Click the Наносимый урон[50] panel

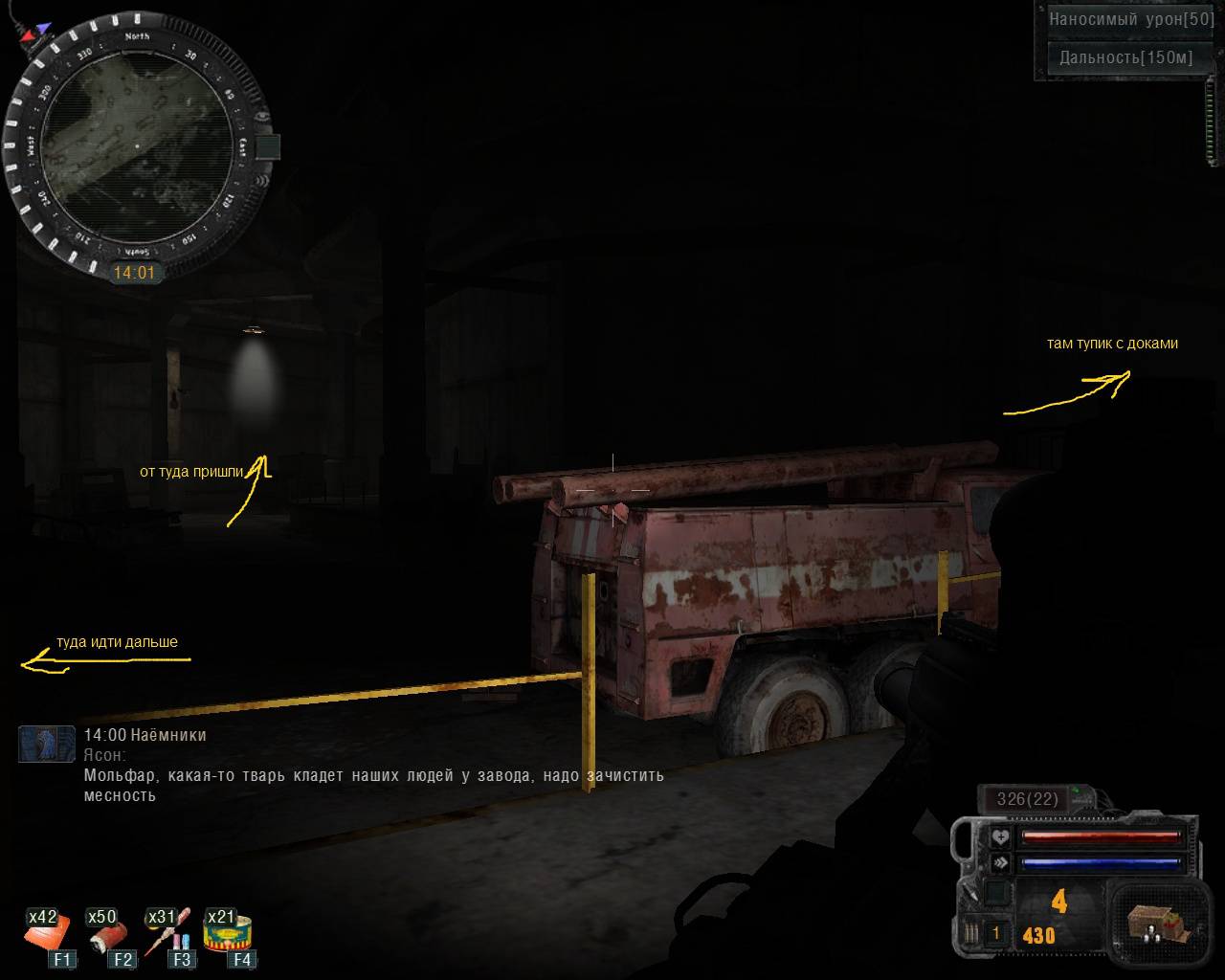click(x=1117, y=19)
